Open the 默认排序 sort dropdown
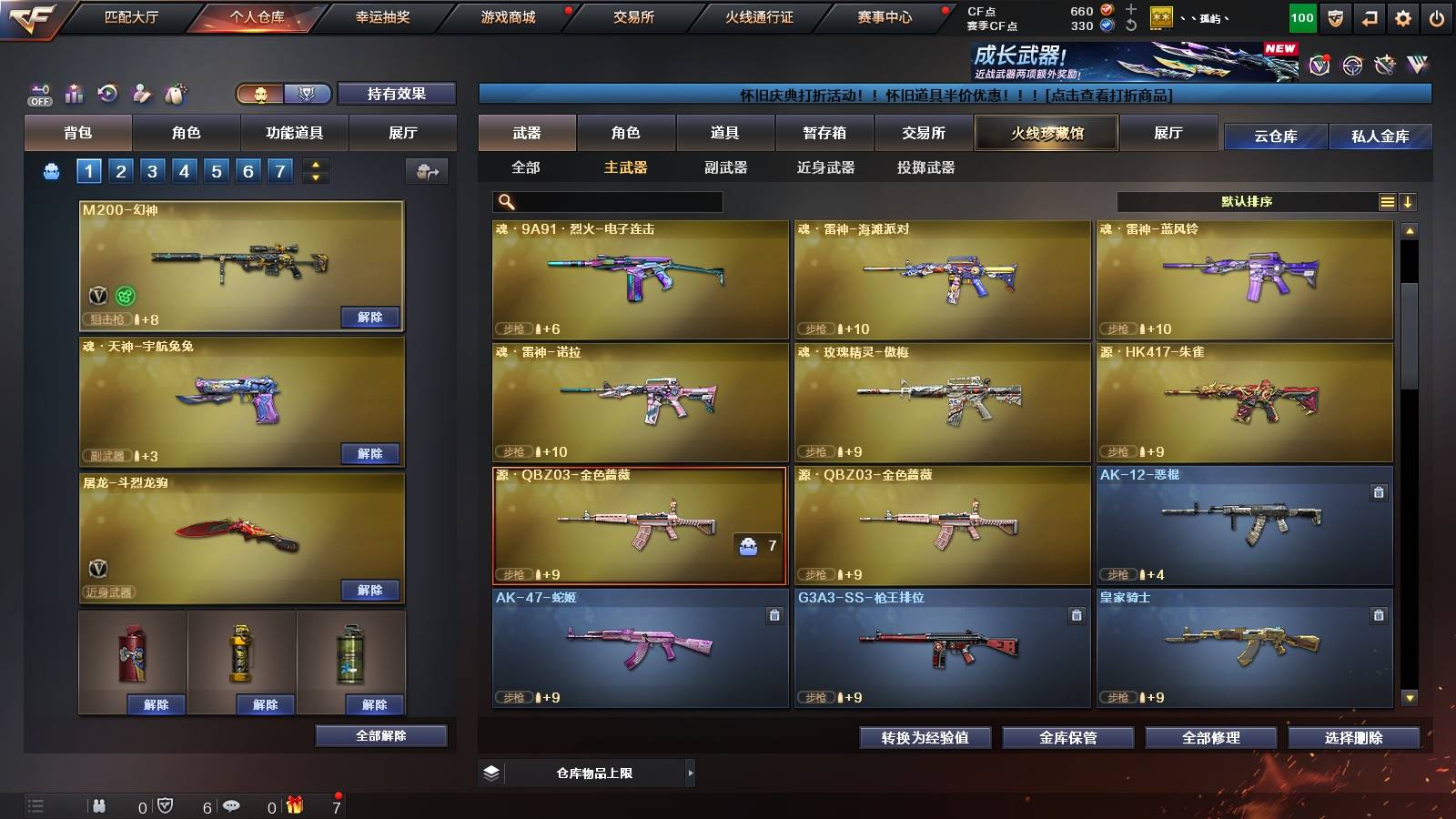Image resolution: width=1456 pixels, height=819 pixels. coord(1247,201)
